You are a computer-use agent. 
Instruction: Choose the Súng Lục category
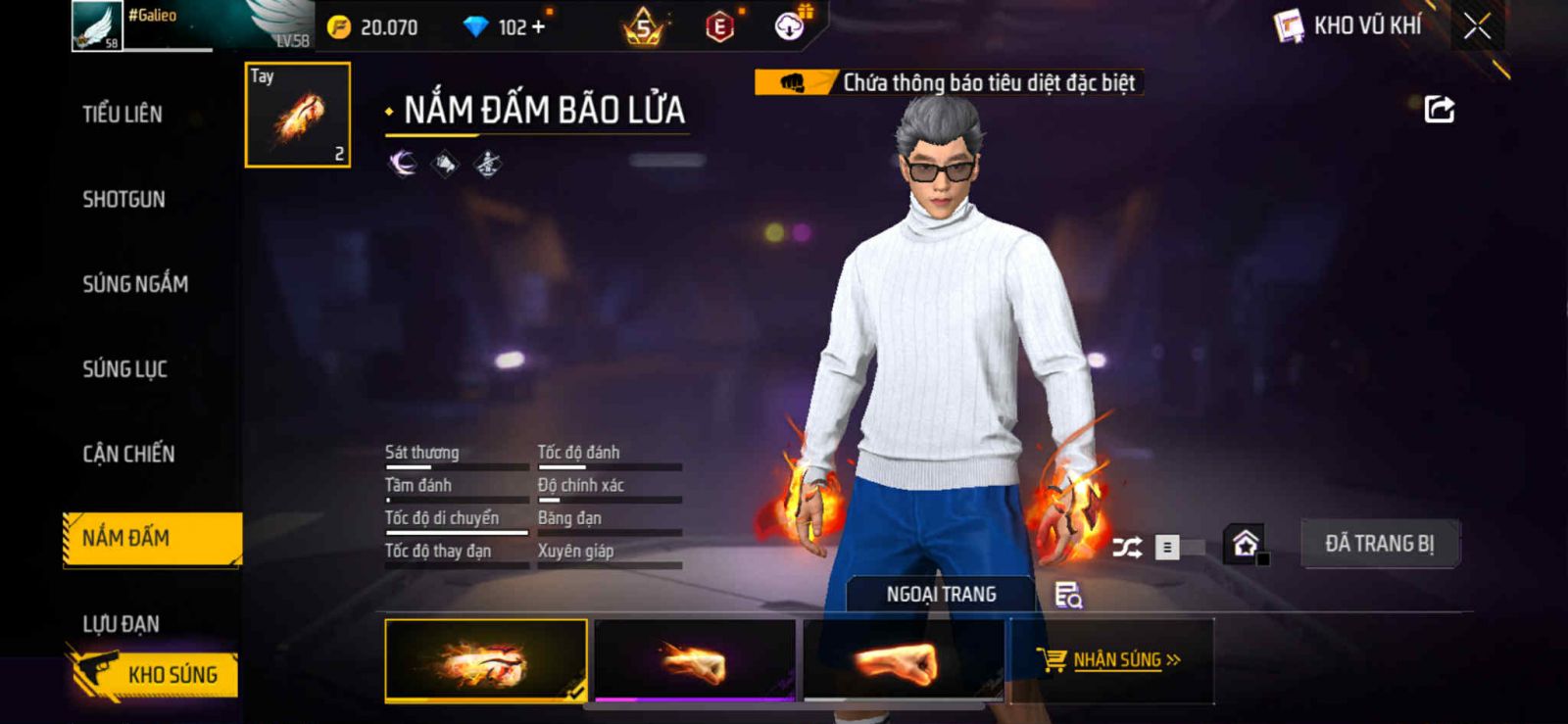click(124, 369)
